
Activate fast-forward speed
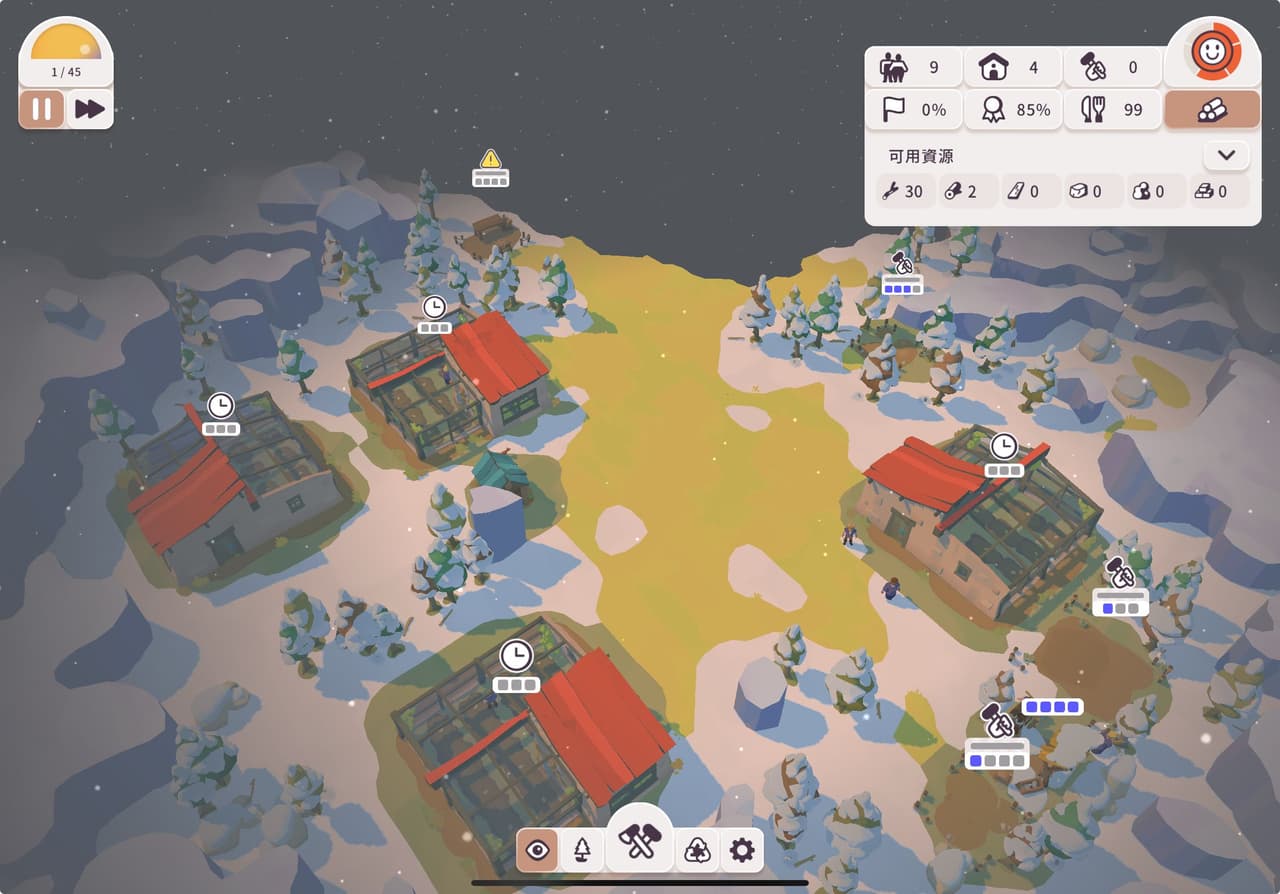tap(90, 109)
